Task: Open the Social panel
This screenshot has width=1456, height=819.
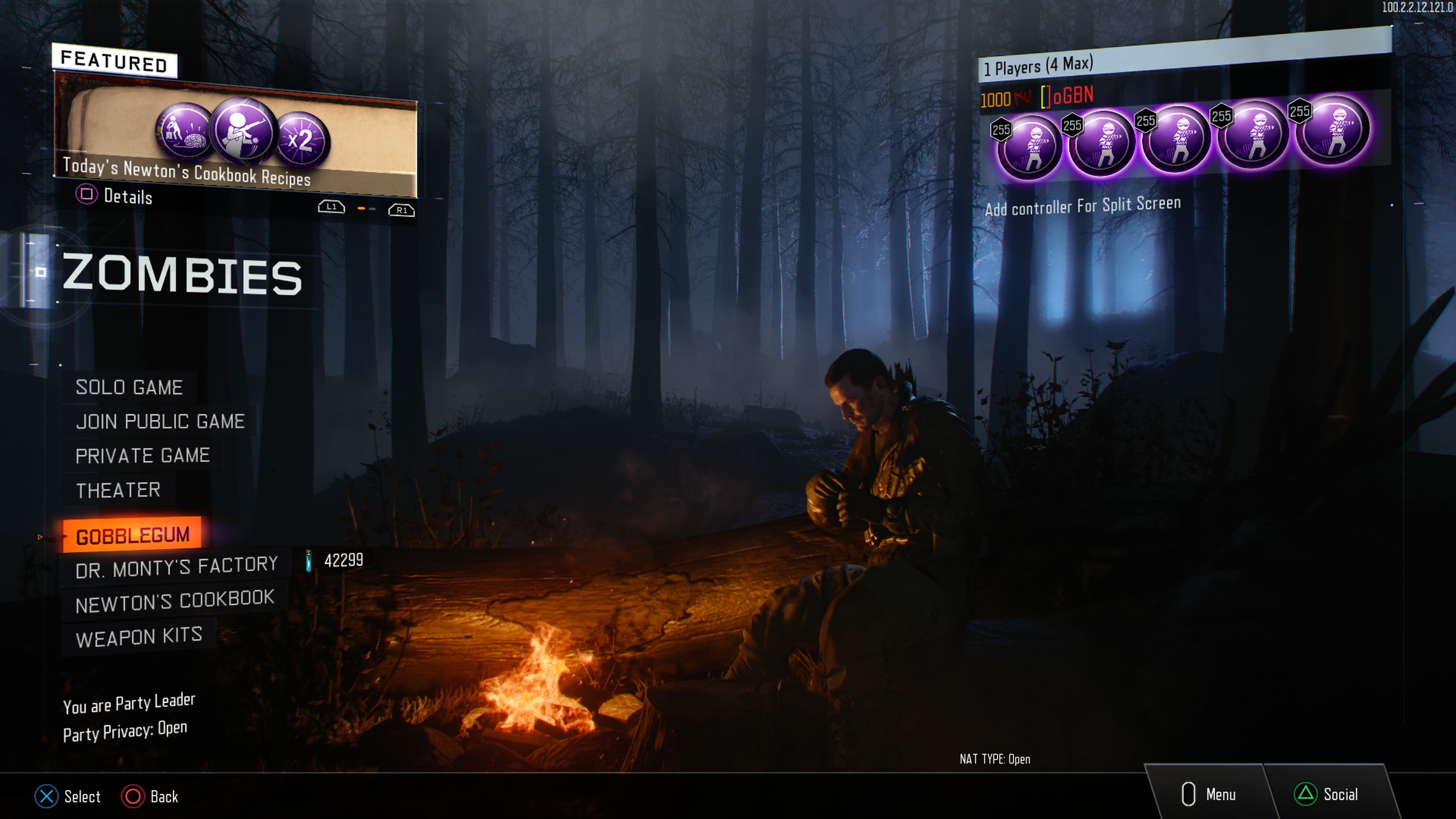Action: click(1327, 794)
